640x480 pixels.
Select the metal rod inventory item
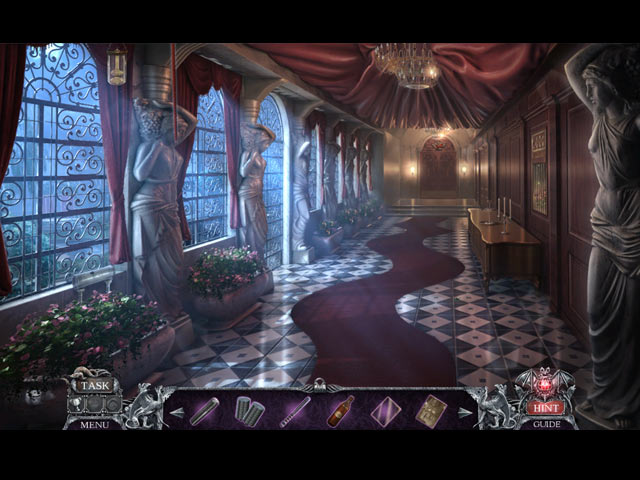[x=204, y=411]
